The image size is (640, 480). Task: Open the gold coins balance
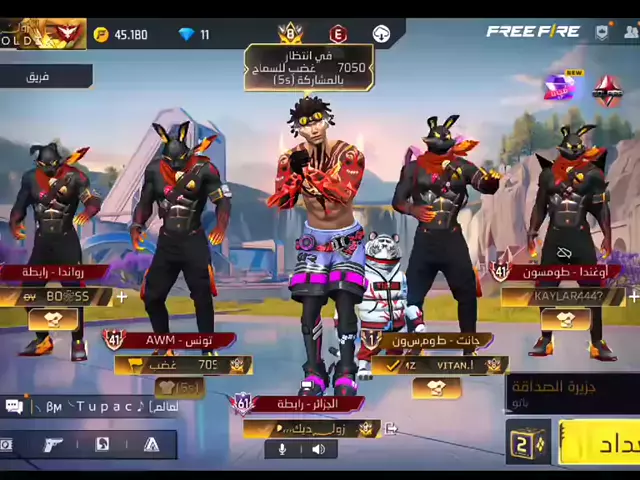tap(121, 35)
